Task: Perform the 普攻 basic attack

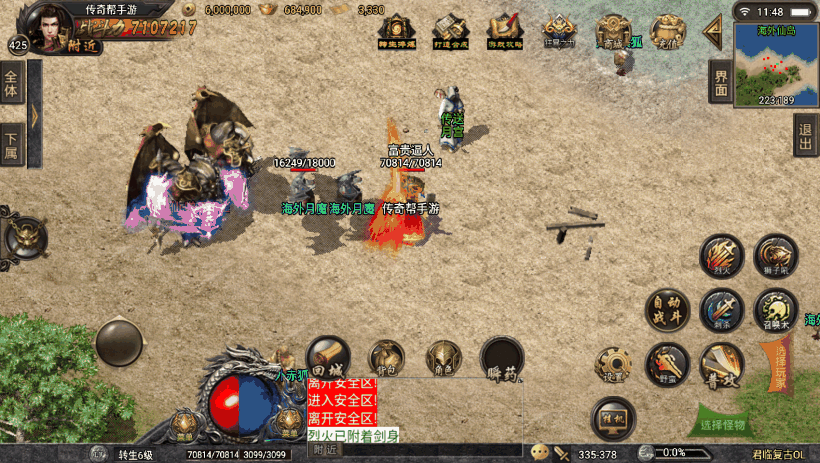Action: click(721, 364)
